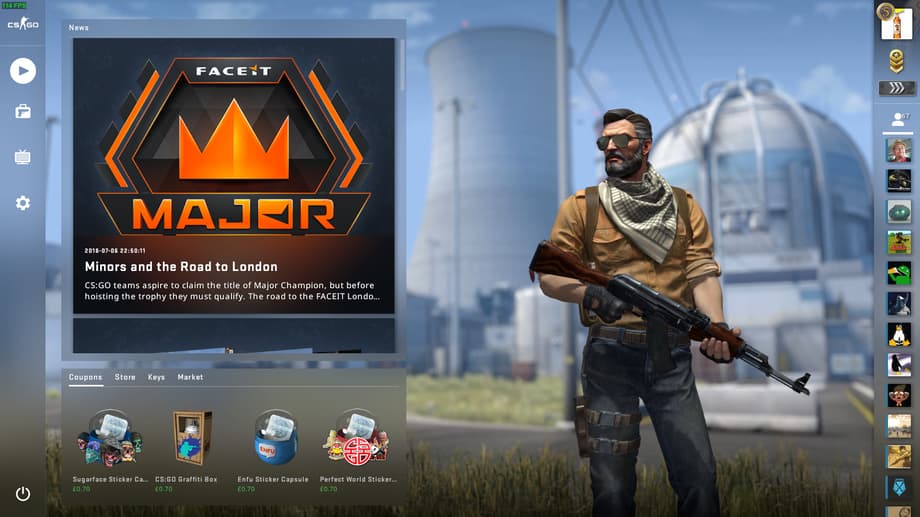The height and width of the screenshot is (517, 920).
Task: Open the Minors and the Road to London article
Action: pyautogui.click(x=181, y=267)
